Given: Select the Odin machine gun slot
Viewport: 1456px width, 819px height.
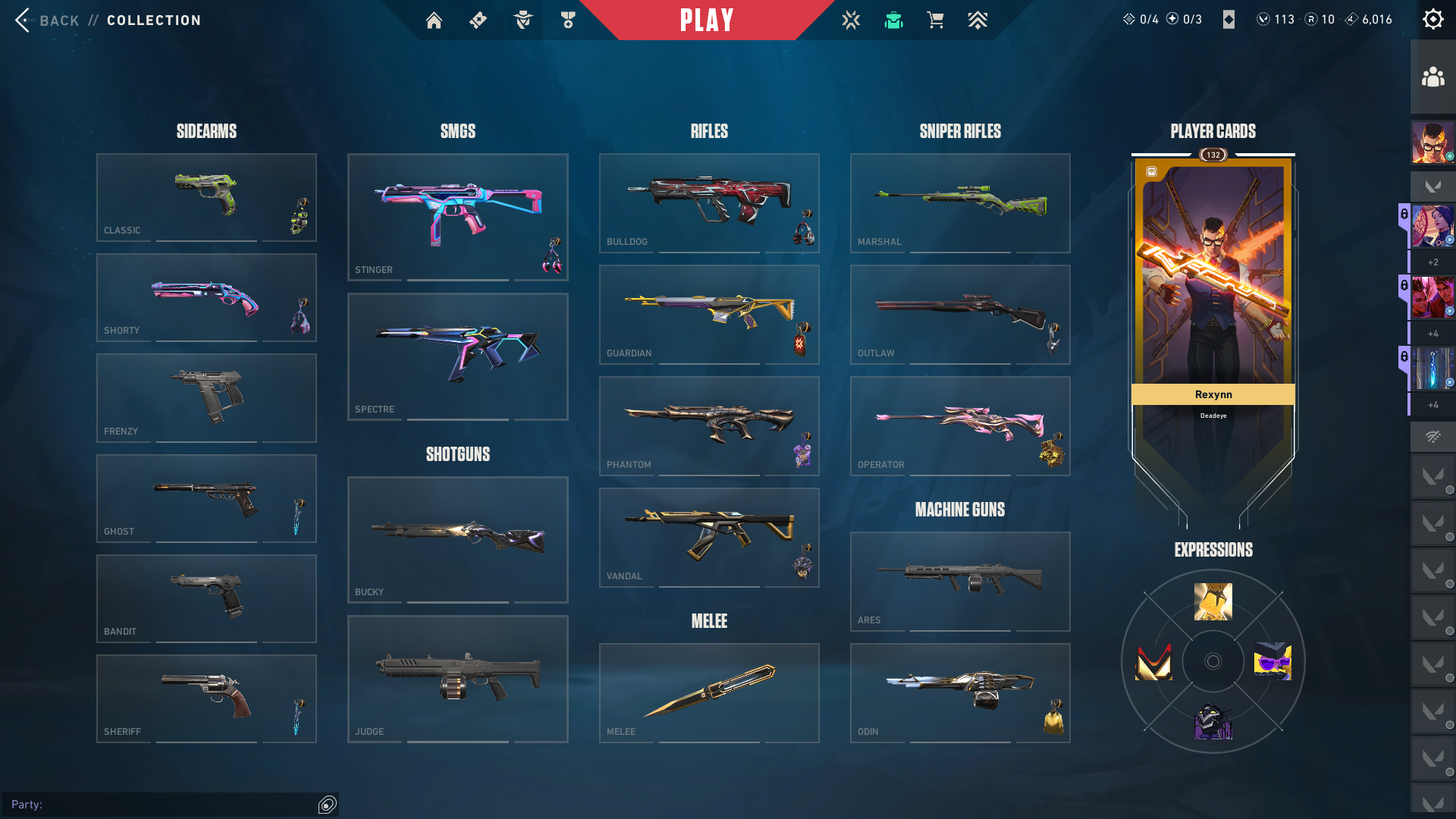Looking at the screenshot, I should [x=960, y=692].
